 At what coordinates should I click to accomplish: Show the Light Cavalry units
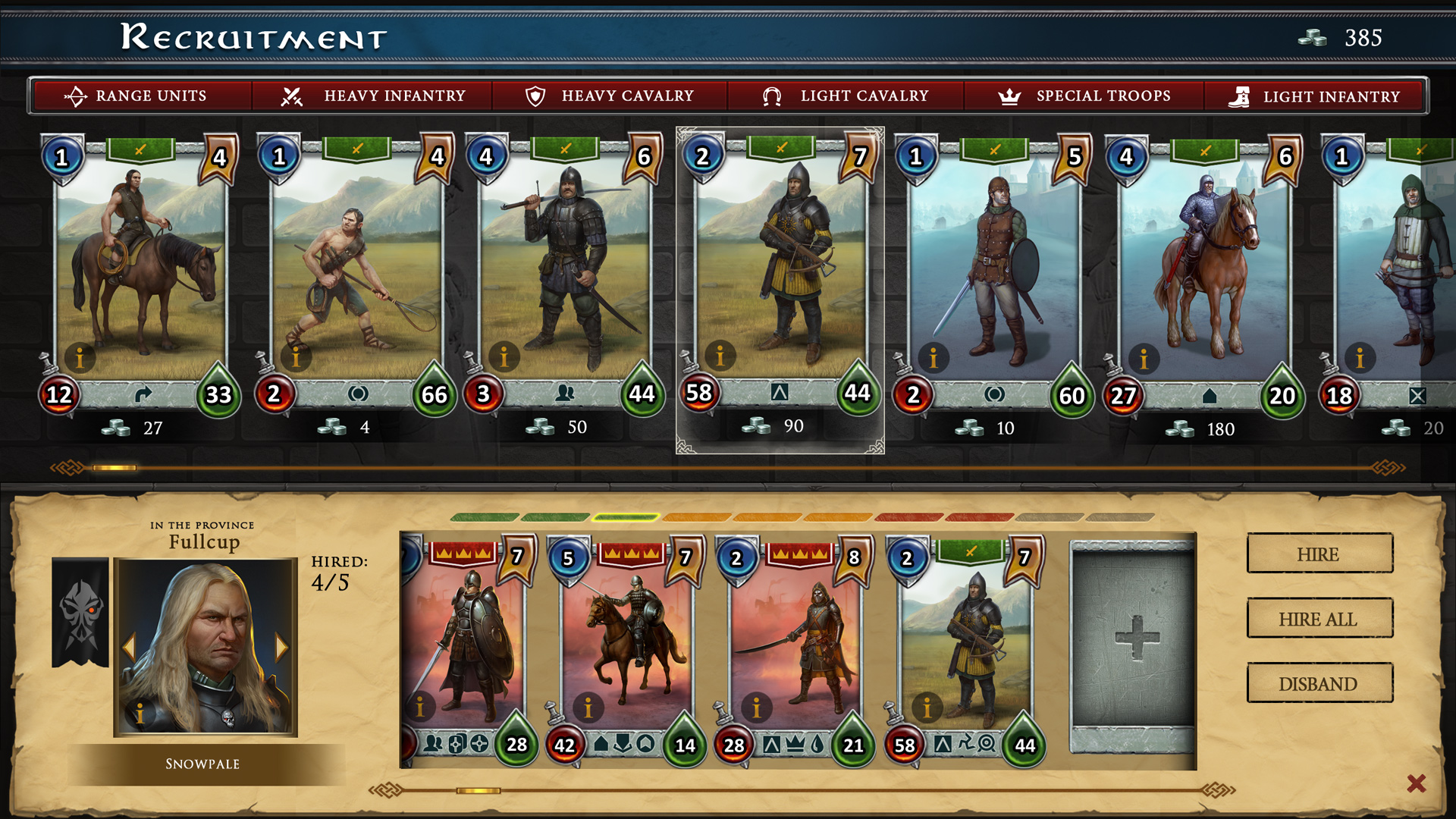[x=846, y=96]
